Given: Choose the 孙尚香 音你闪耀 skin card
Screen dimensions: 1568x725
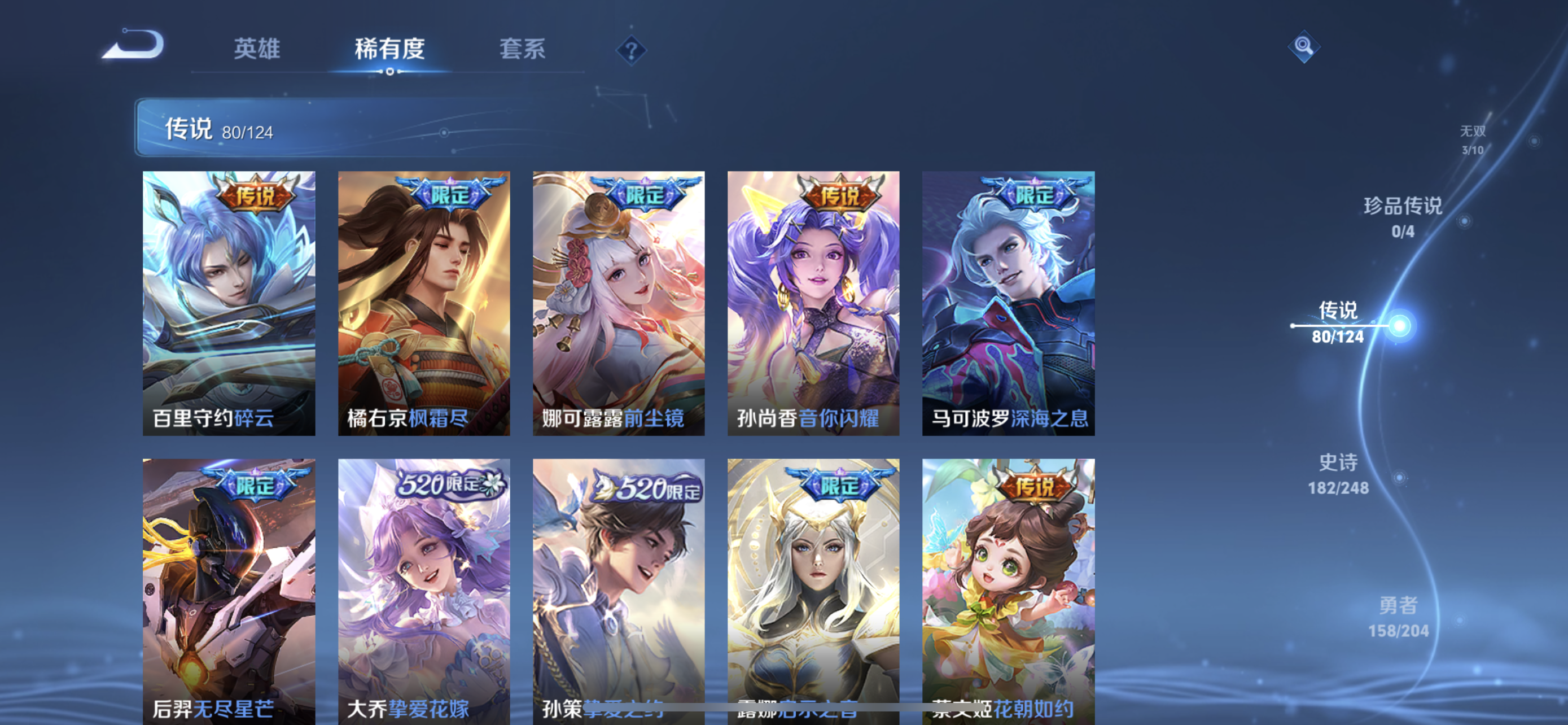Looking at the screenshot, I should (813, 303).
